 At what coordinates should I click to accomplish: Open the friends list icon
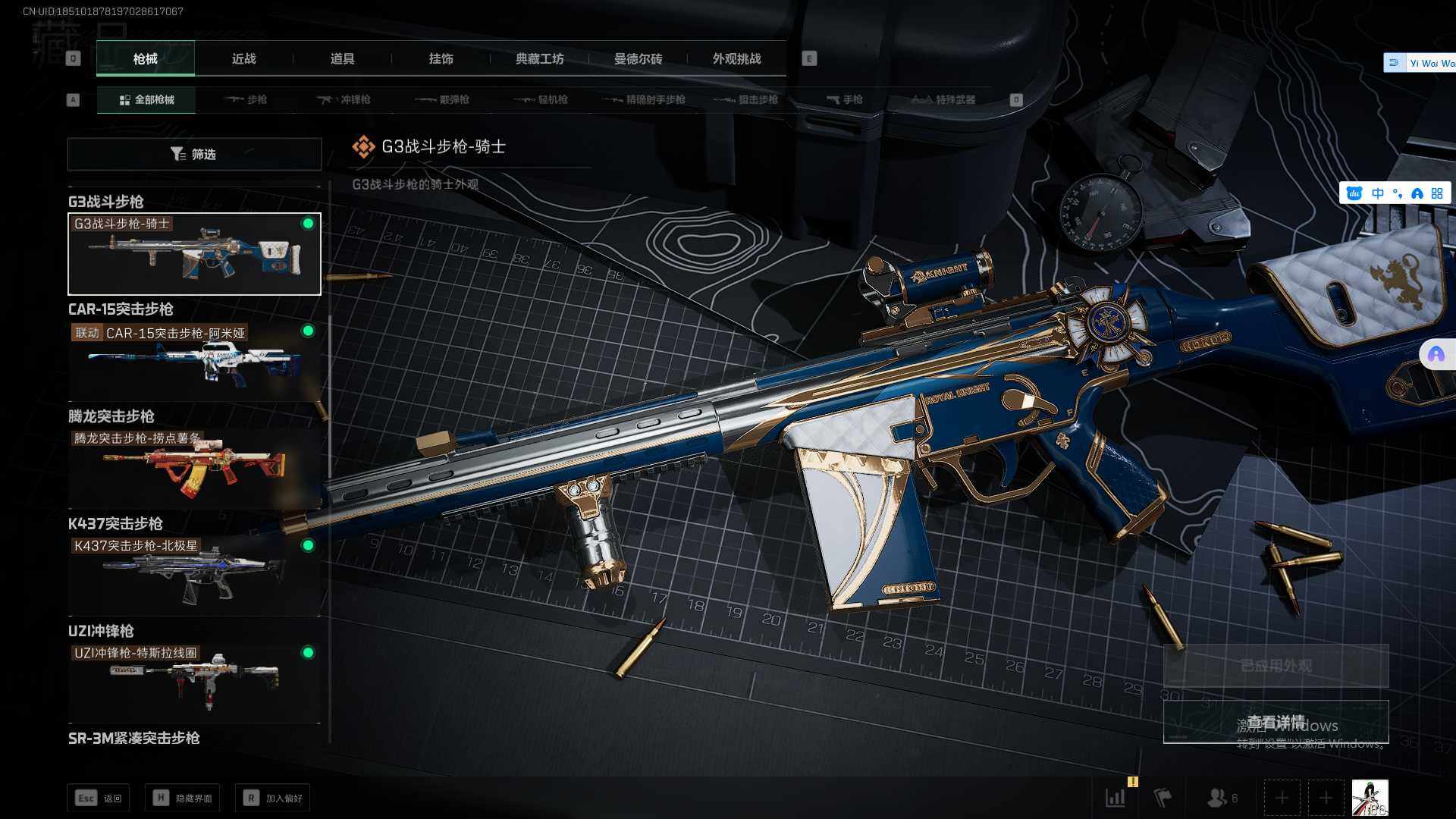(1221, 798)
